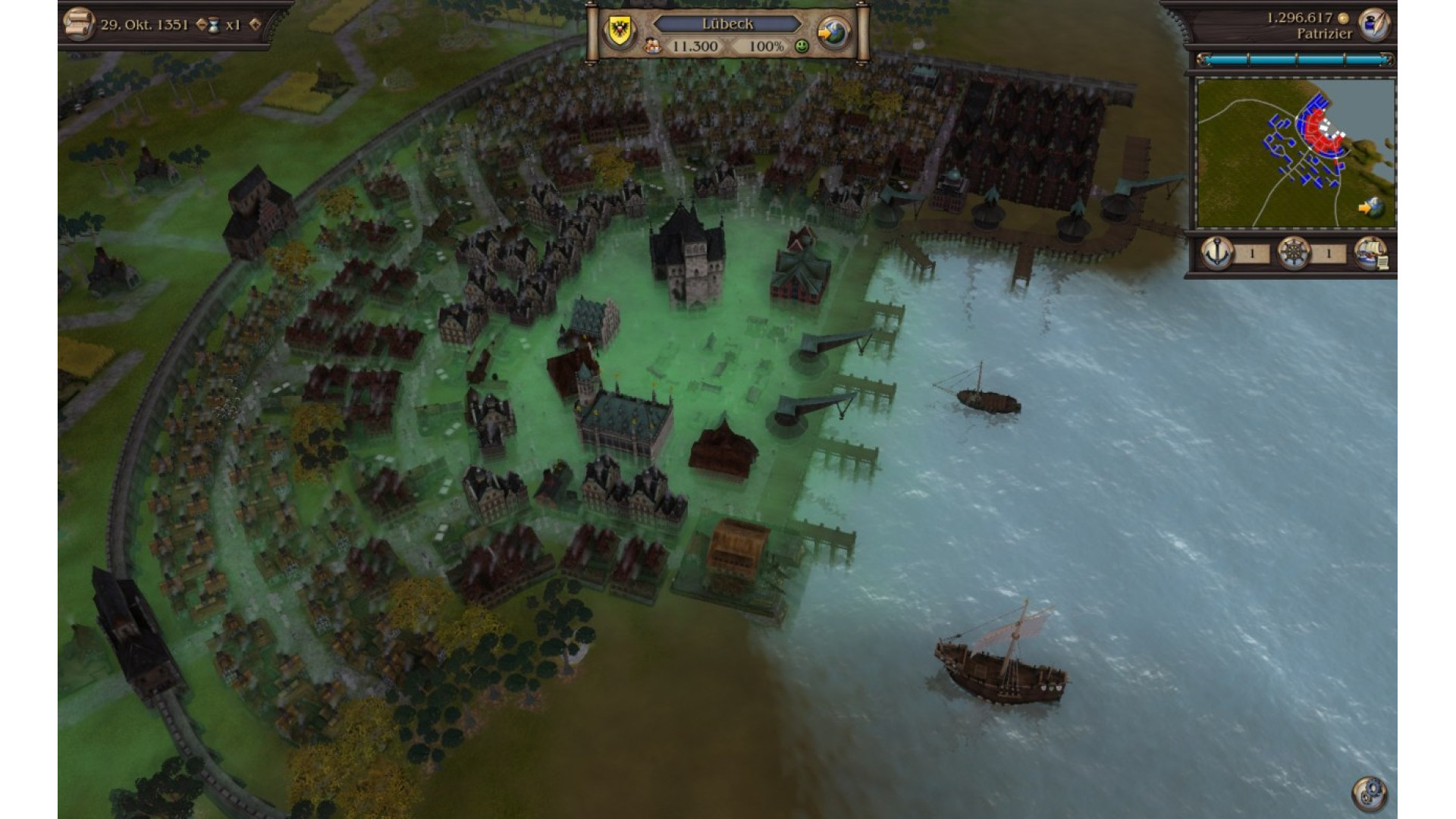Image resolution: width=1456 pixels, height=819 pixels.
Task: Click the Lübeck coat of arms shield
Action: 618,31
